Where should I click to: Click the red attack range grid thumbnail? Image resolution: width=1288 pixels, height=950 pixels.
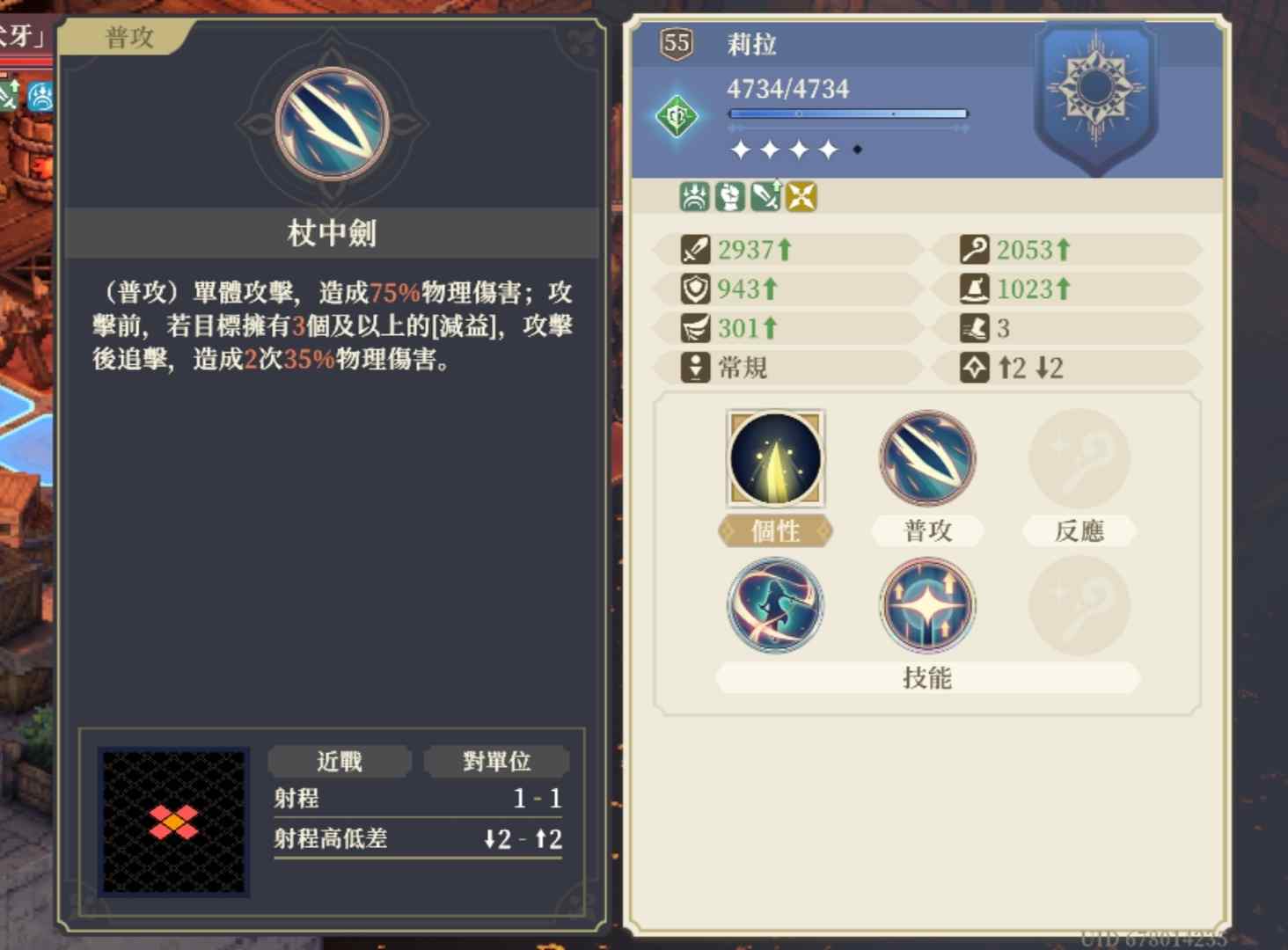click(x=172, y=818)
